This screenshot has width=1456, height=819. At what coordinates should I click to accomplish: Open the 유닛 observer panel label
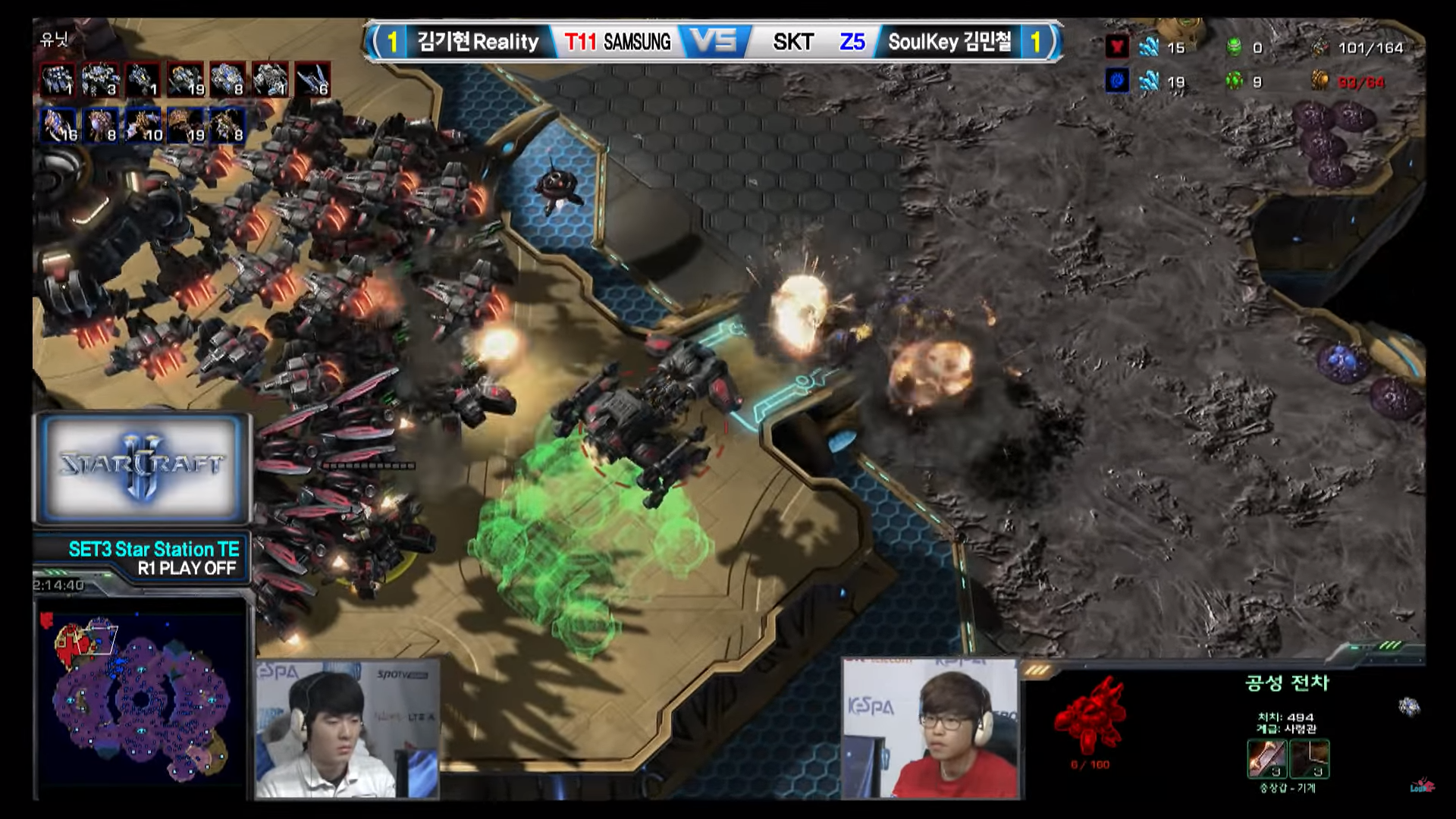click(54, 39)
